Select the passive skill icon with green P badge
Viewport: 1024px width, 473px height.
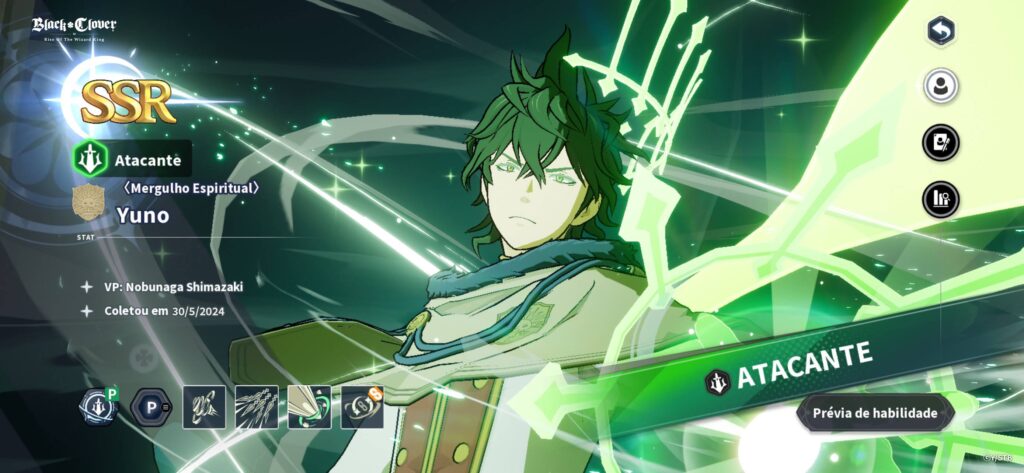[x=99, y=407]
